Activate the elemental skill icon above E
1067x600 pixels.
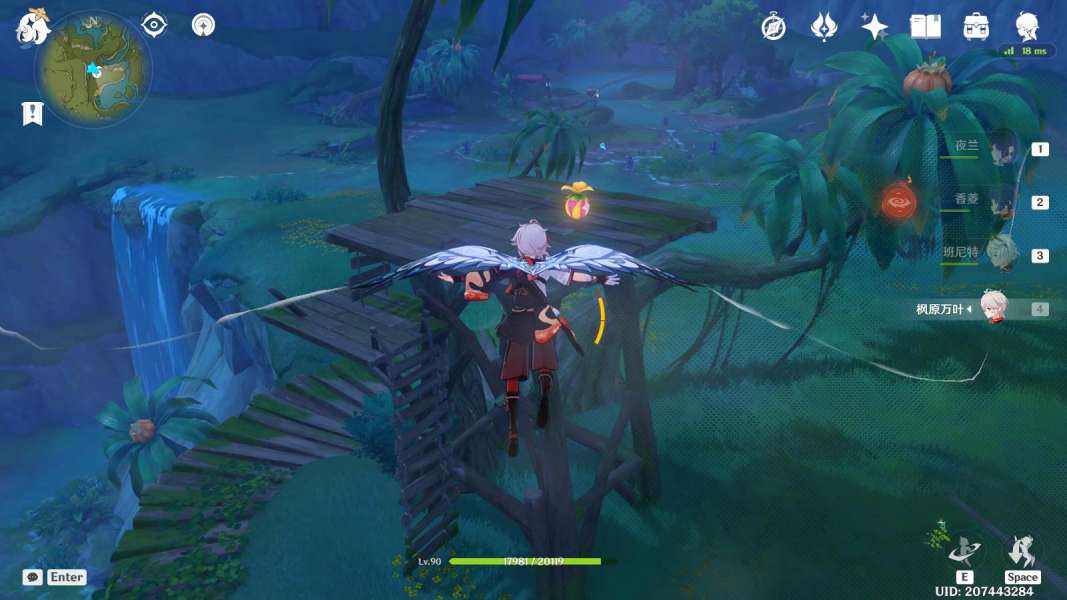pos(965,551)
